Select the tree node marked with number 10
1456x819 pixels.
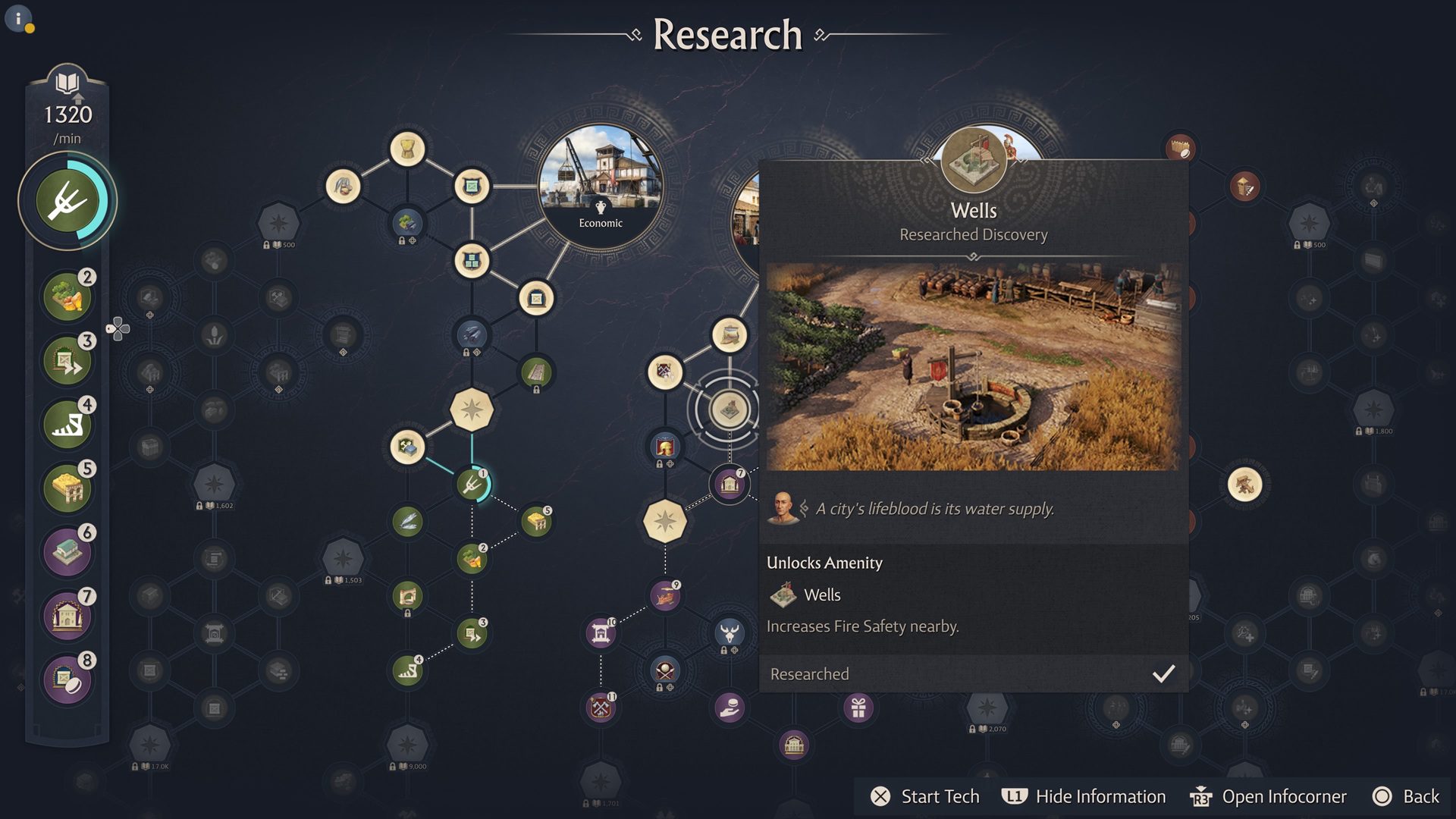pyautogui.click(x=601, y=633)
